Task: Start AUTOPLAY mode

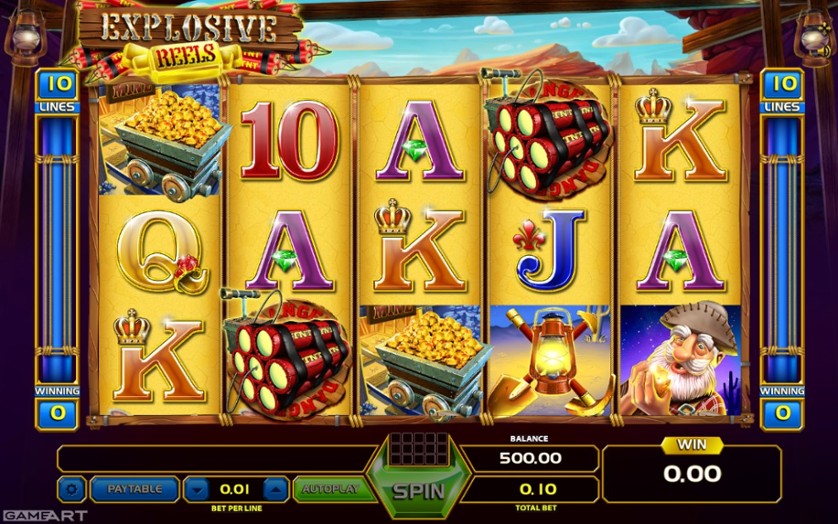Action: tap(330, 489)
